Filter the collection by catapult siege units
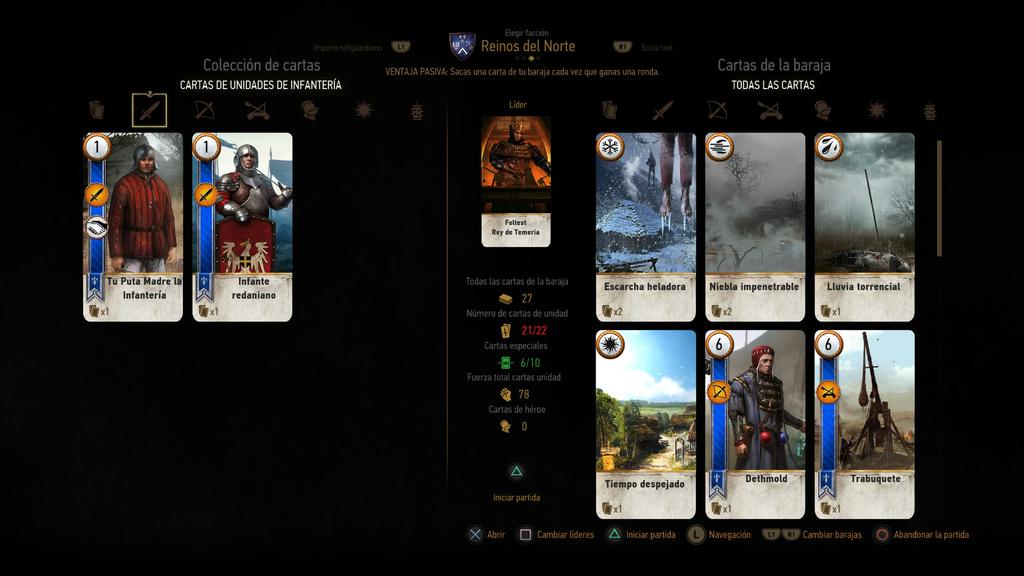This screenshot has height=576, width=1024. [257, 110]
